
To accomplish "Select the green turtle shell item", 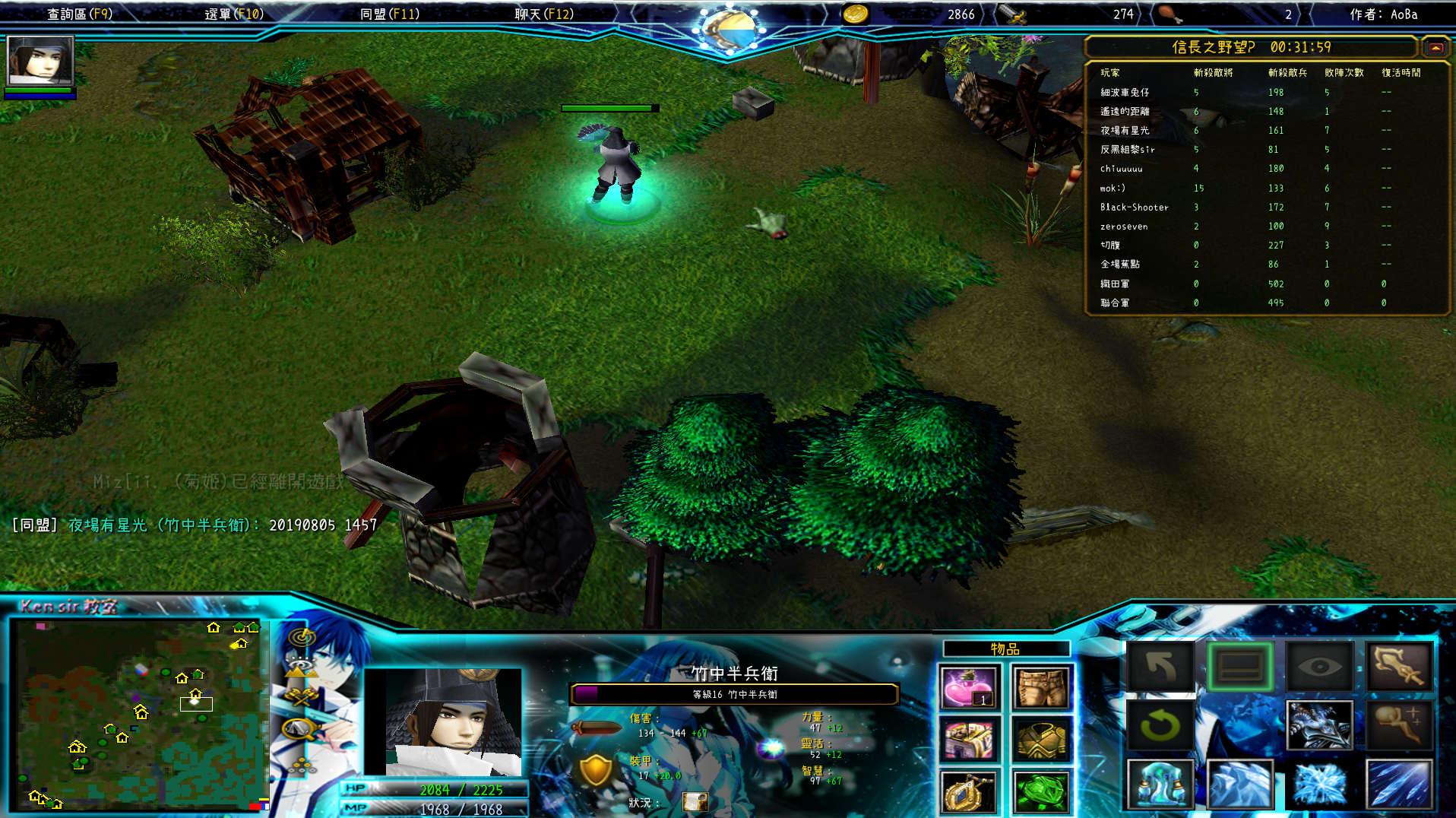I will point(1041,791).
